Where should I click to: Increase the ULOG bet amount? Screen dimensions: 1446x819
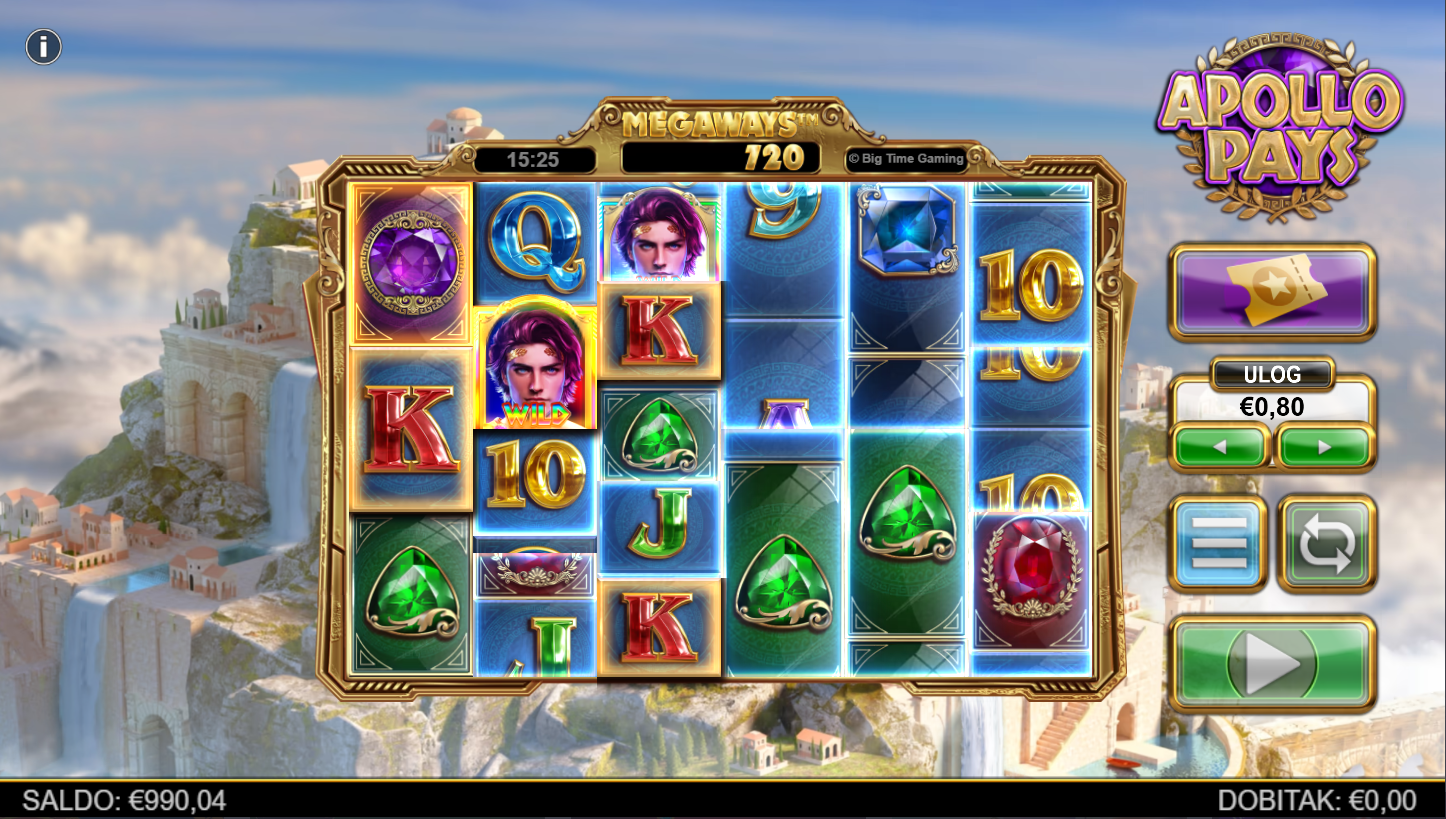coord(1325,447)
